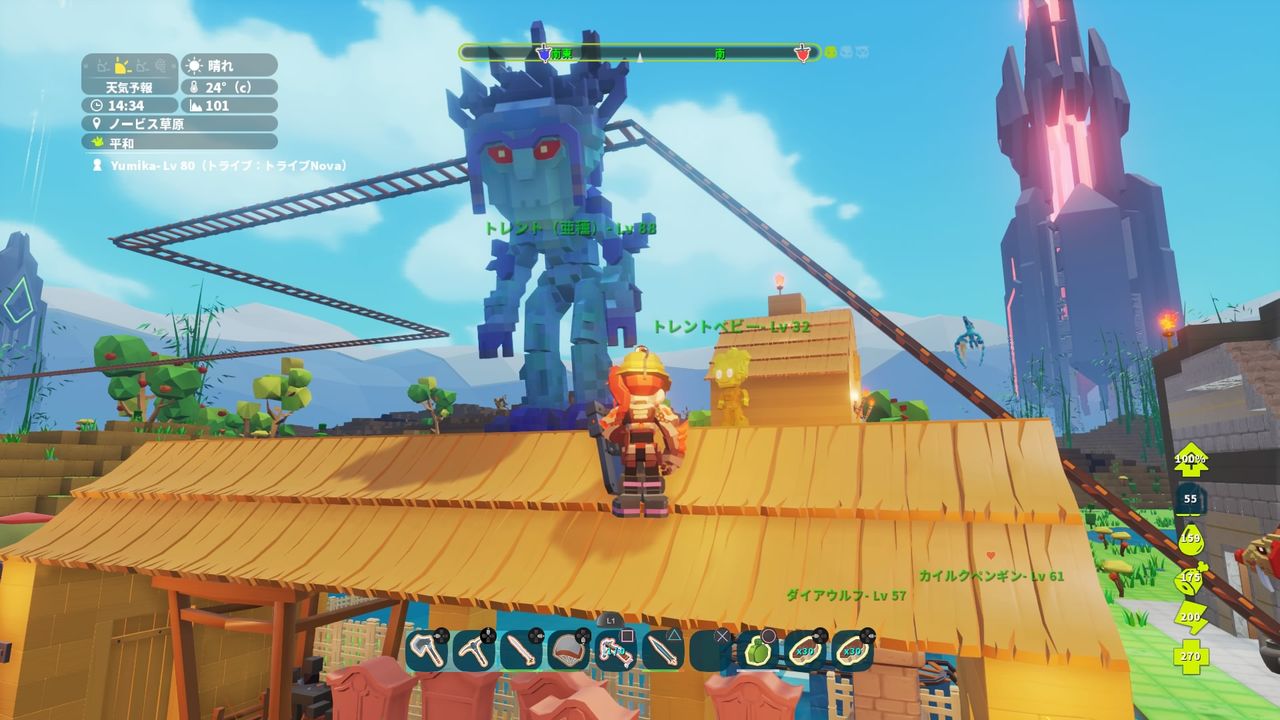This screenshot has height=720, width=1280.
Task: Click the water droplet stat showing 159
Action: click(x=1192, y=540)
